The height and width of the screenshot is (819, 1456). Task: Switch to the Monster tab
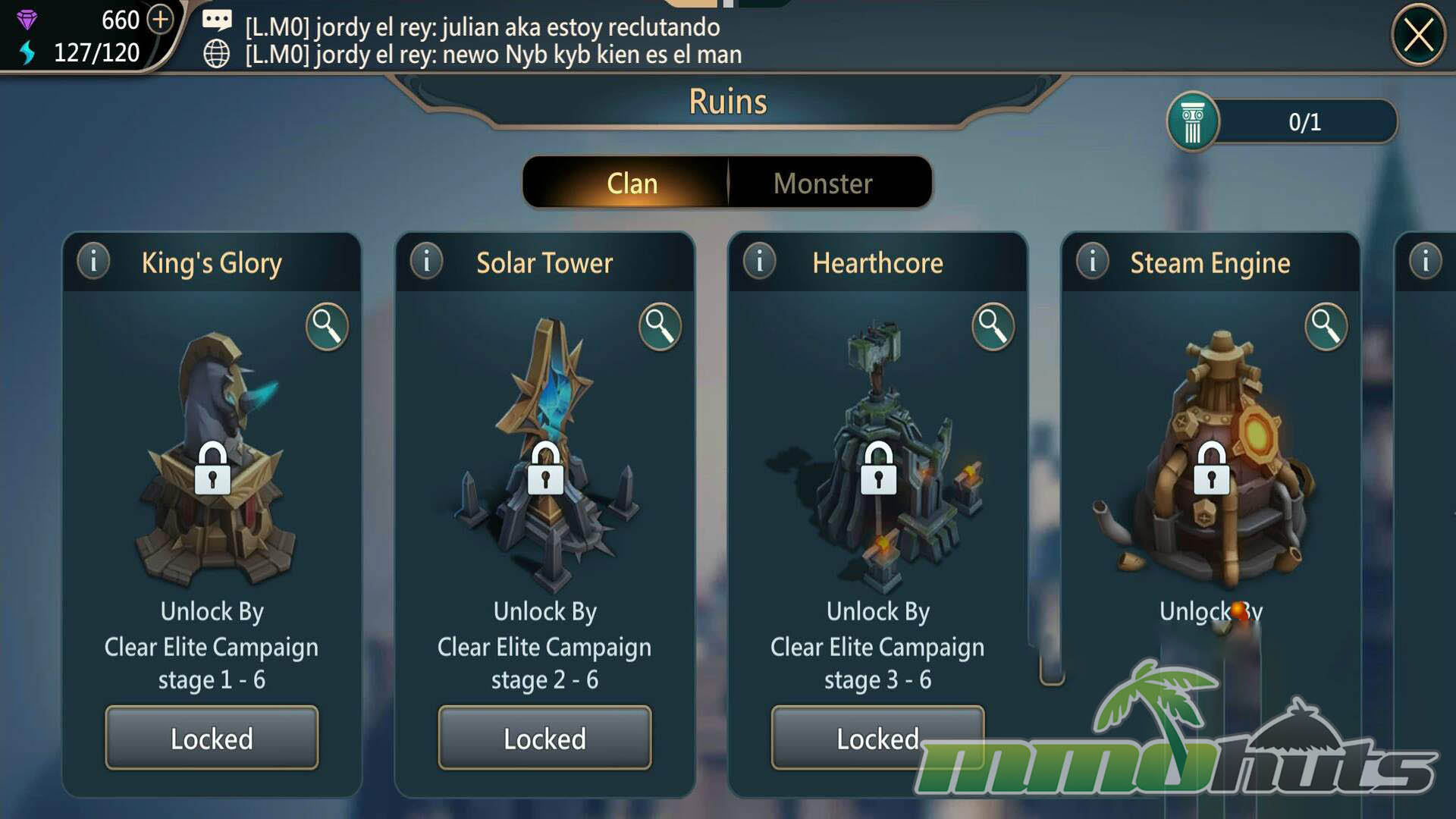[x=823, y=184]
